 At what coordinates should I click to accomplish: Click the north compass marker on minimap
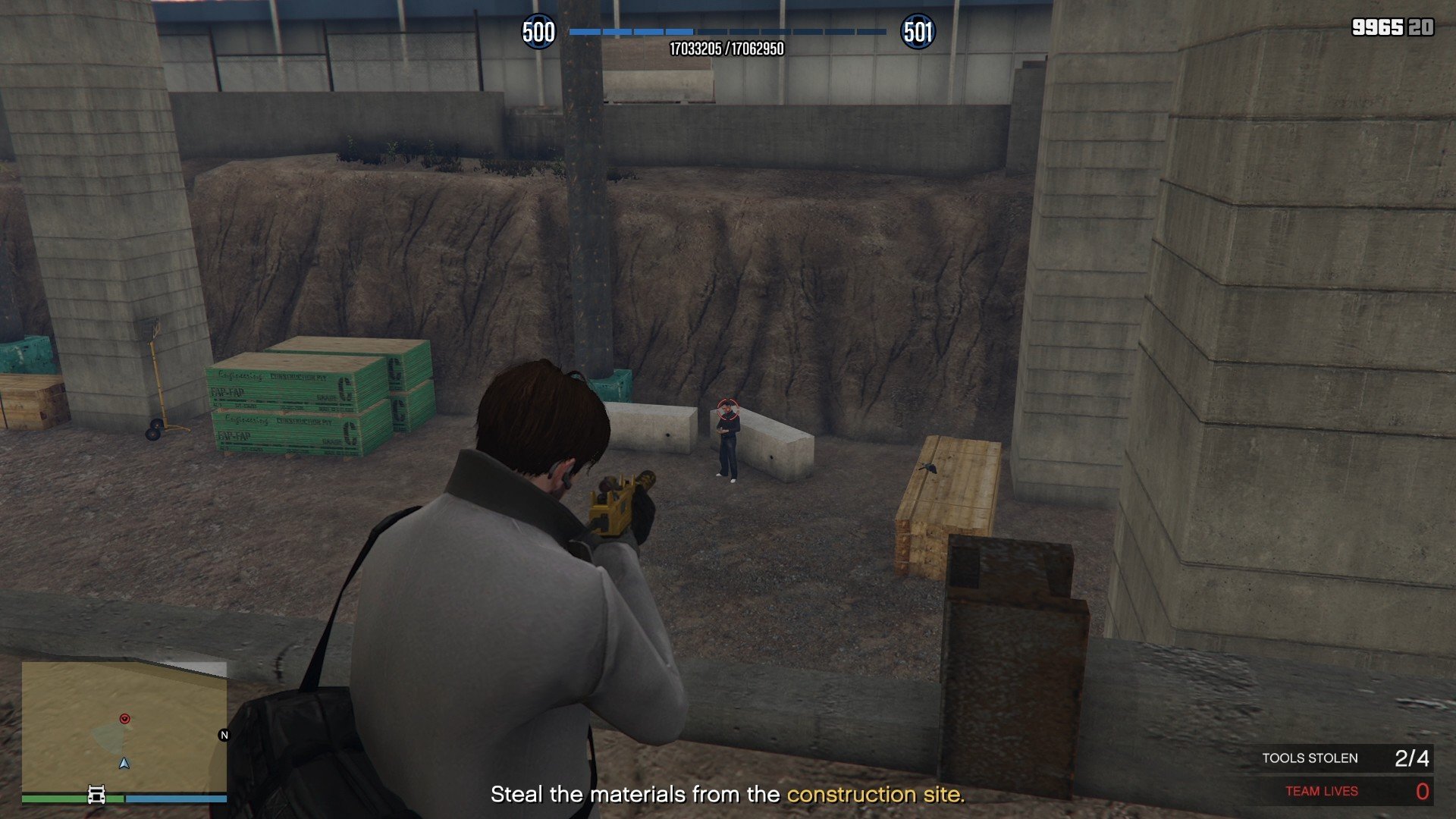224,735
